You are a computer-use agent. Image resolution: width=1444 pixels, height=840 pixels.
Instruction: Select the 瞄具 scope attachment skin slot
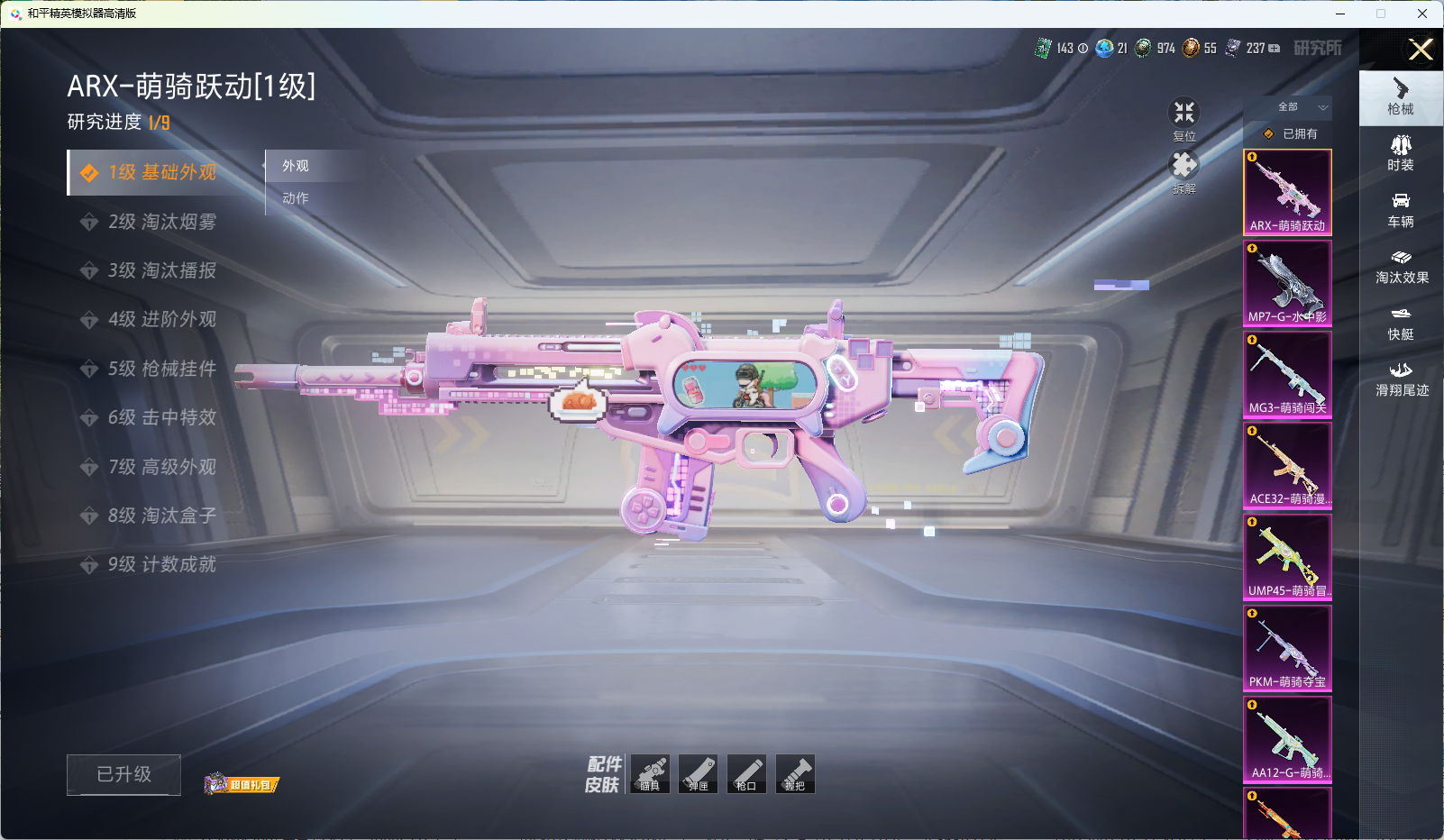click(x=650, y=774)
